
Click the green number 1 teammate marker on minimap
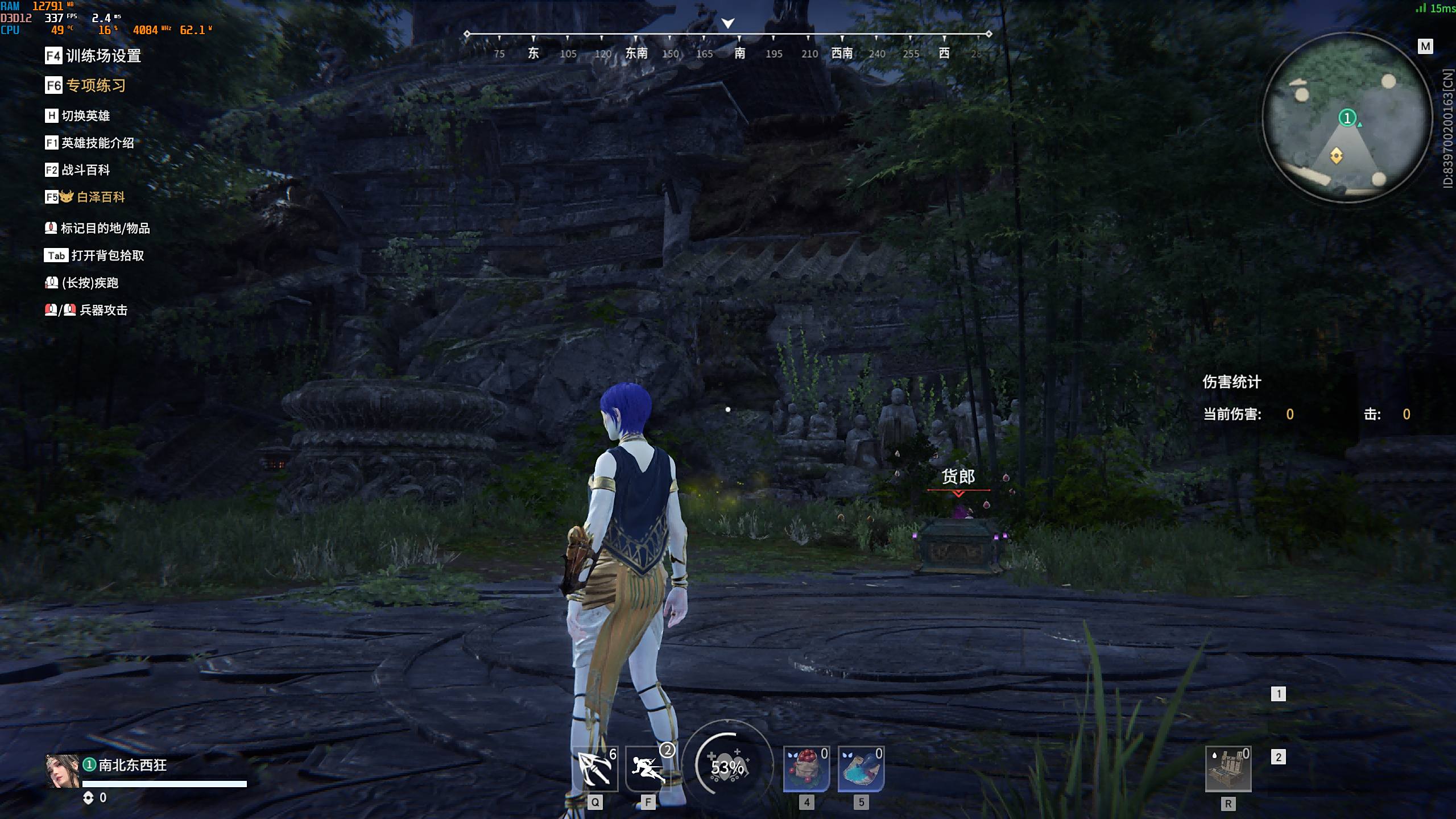point(1346,118)
